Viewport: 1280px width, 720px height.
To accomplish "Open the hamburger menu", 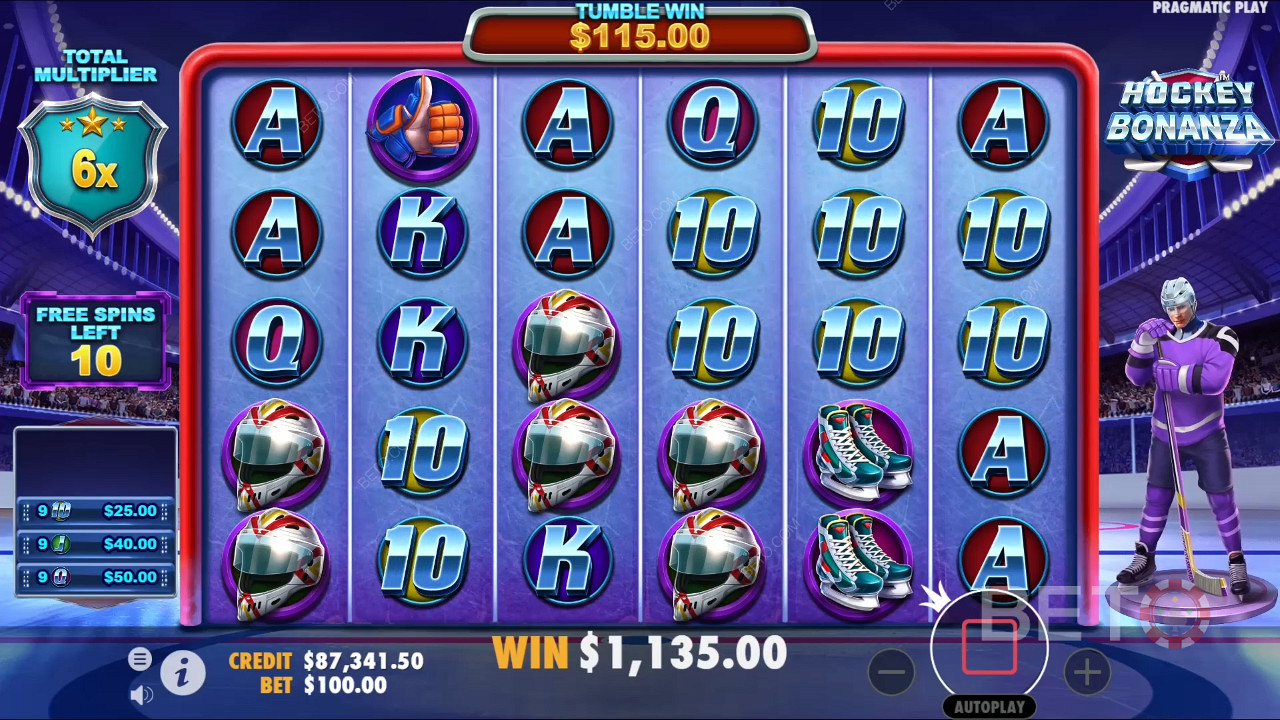I will click(140, 658).
